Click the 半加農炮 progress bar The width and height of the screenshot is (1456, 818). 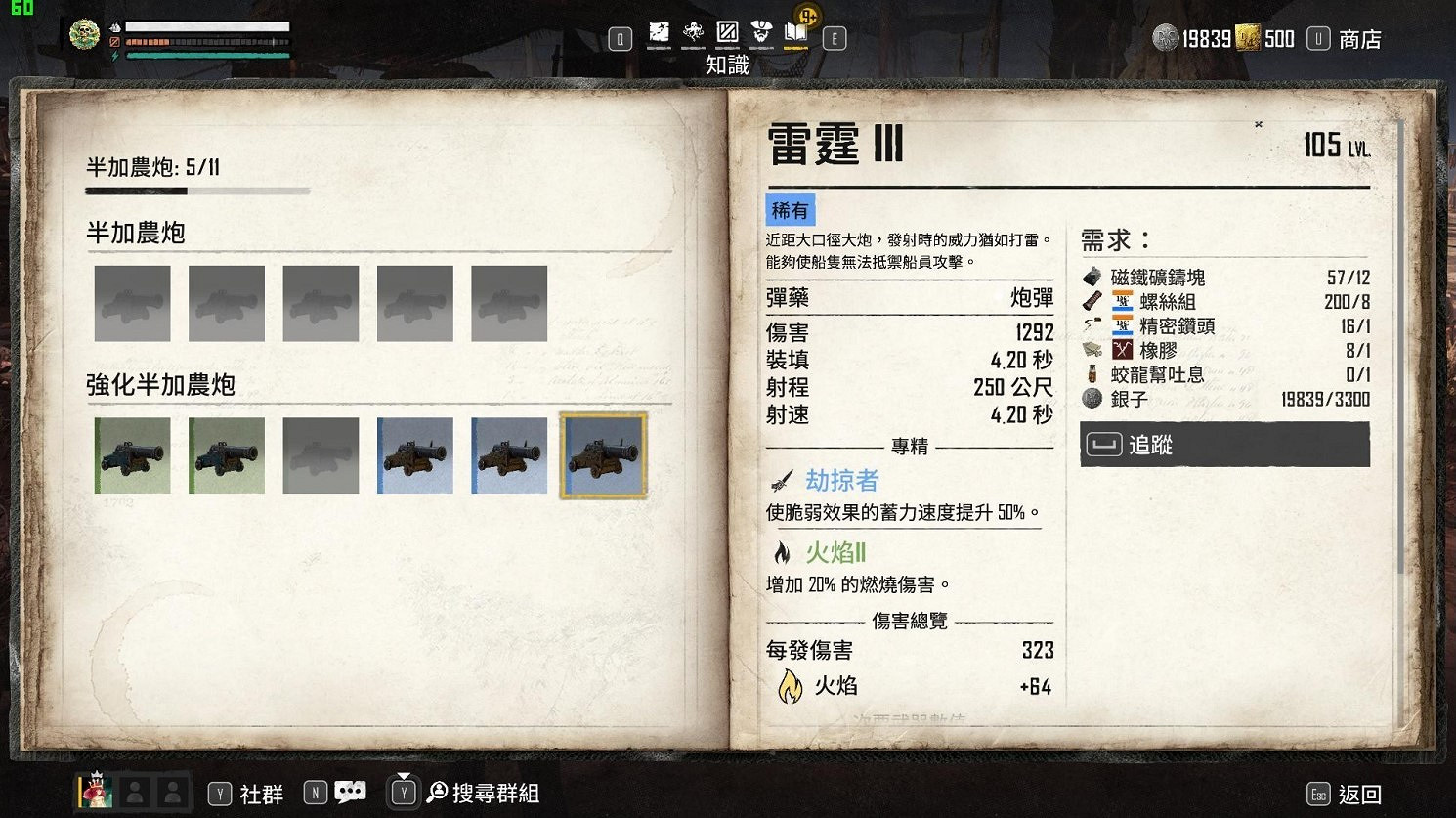(197, 192)
